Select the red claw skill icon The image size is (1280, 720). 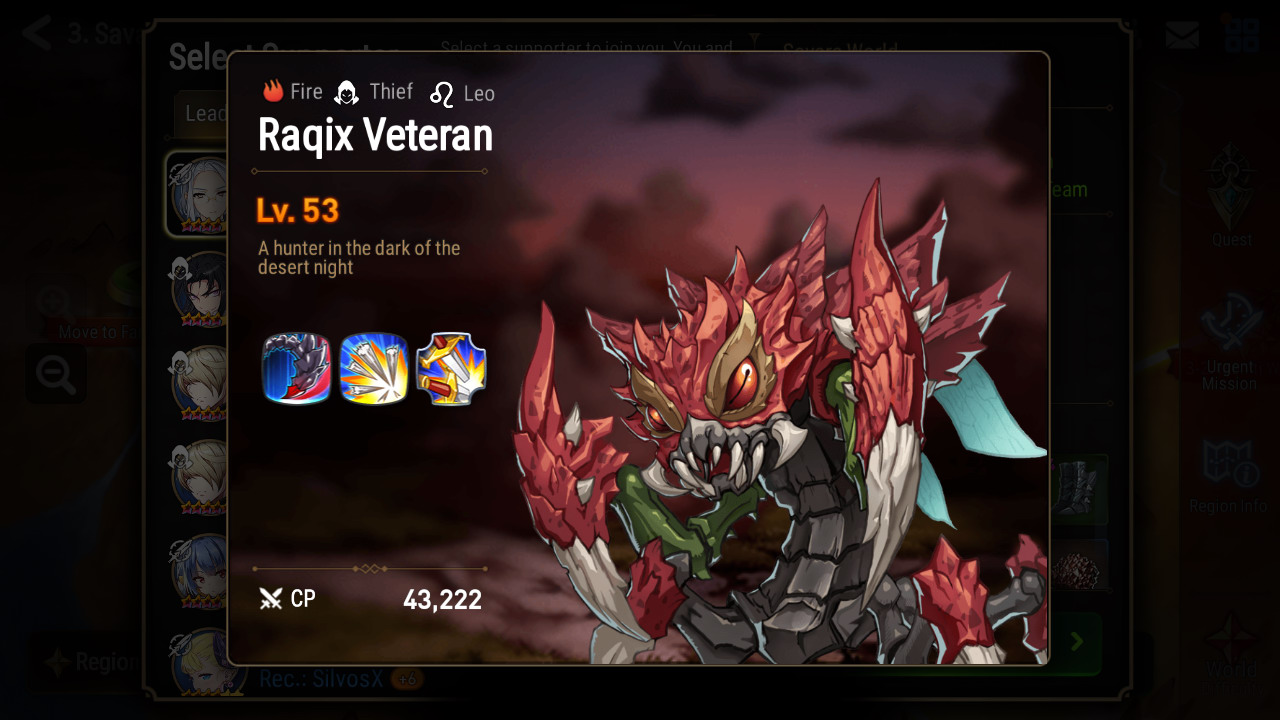click(296, 369)
